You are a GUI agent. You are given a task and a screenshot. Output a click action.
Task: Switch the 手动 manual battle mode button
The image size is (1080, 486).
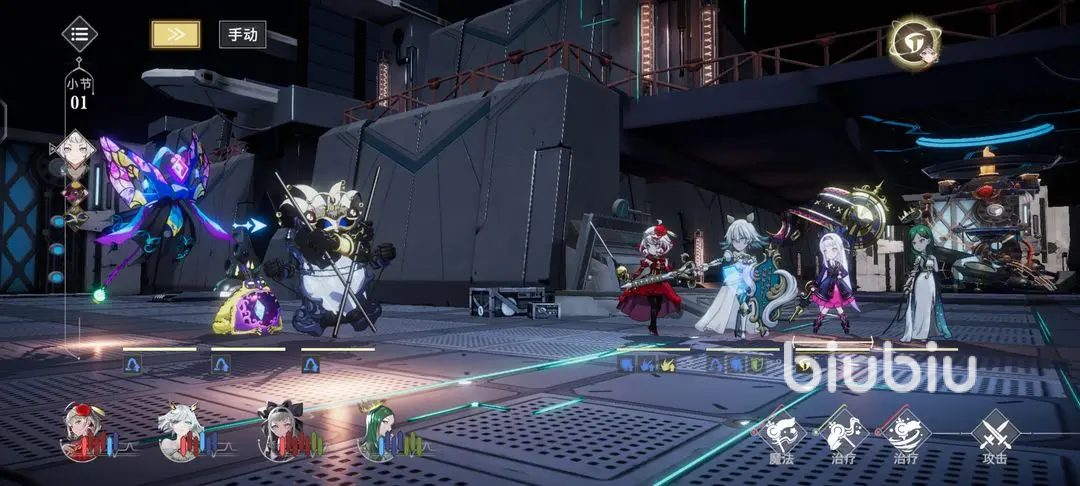(x=242, y=34)
